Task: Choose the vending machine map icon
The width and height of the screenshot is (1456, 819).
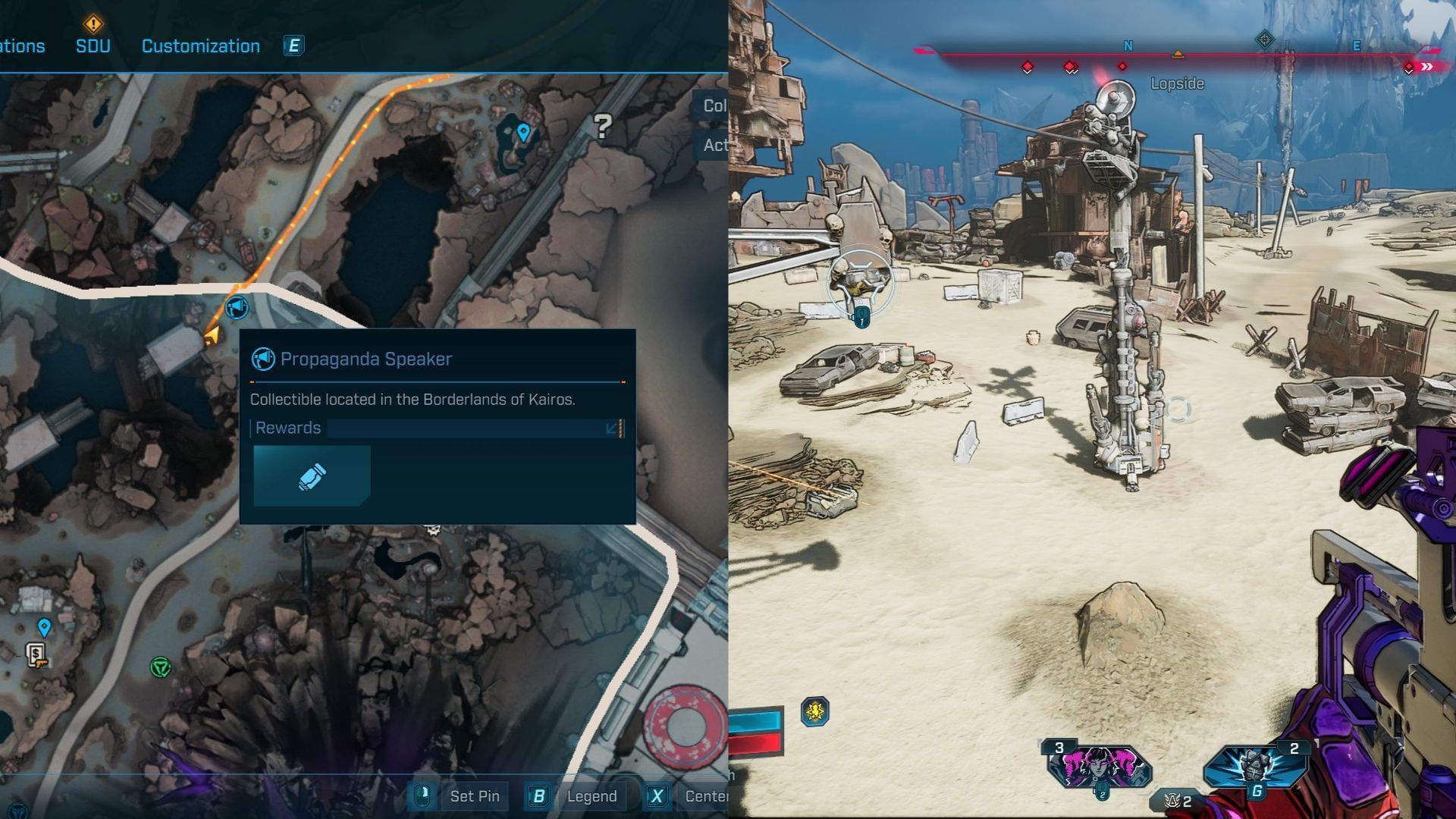Action: (x=36, y=654)
